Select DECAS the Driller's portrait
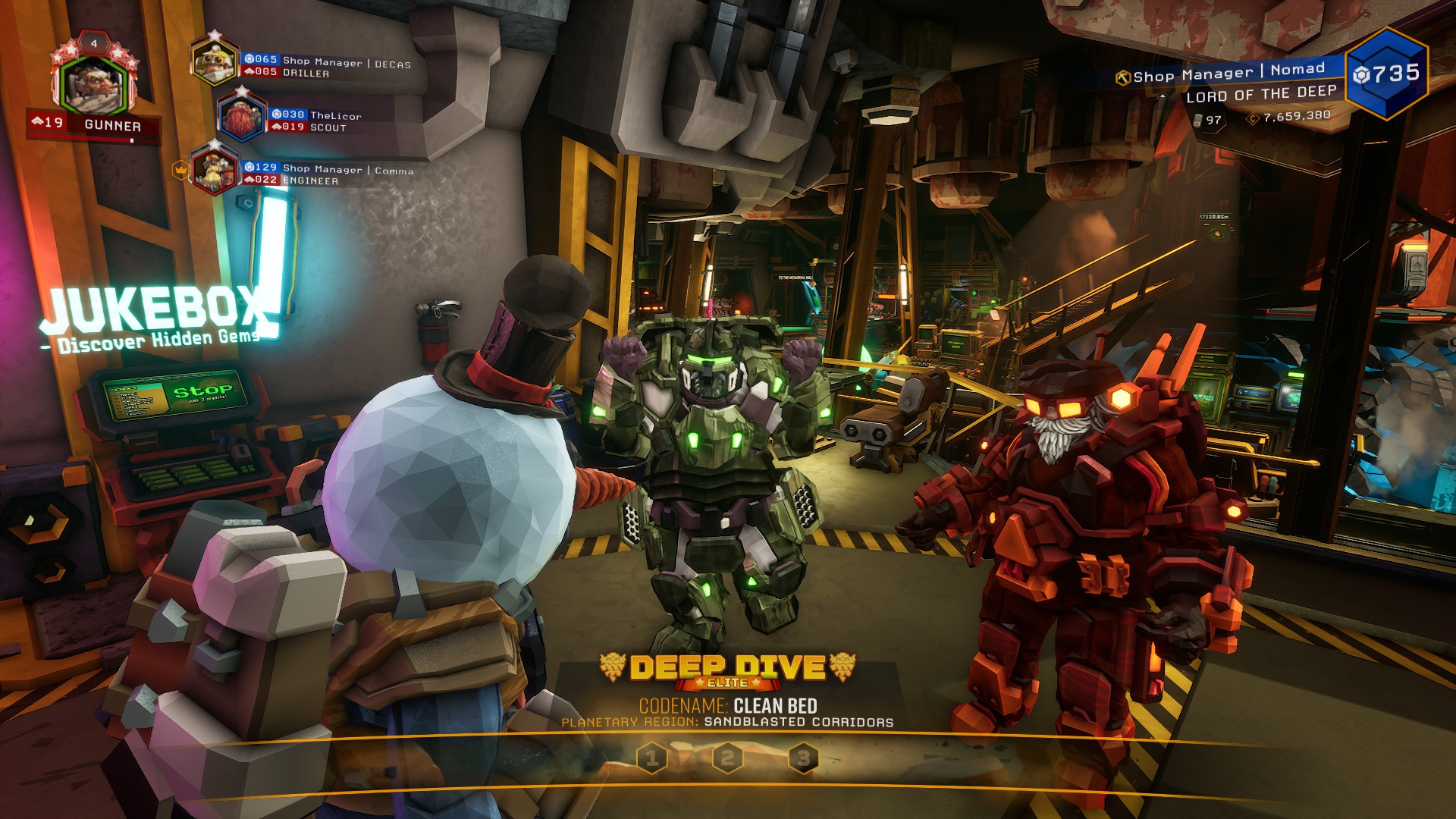Viewport: 1456px width, 819px height. tap(215, 62)
